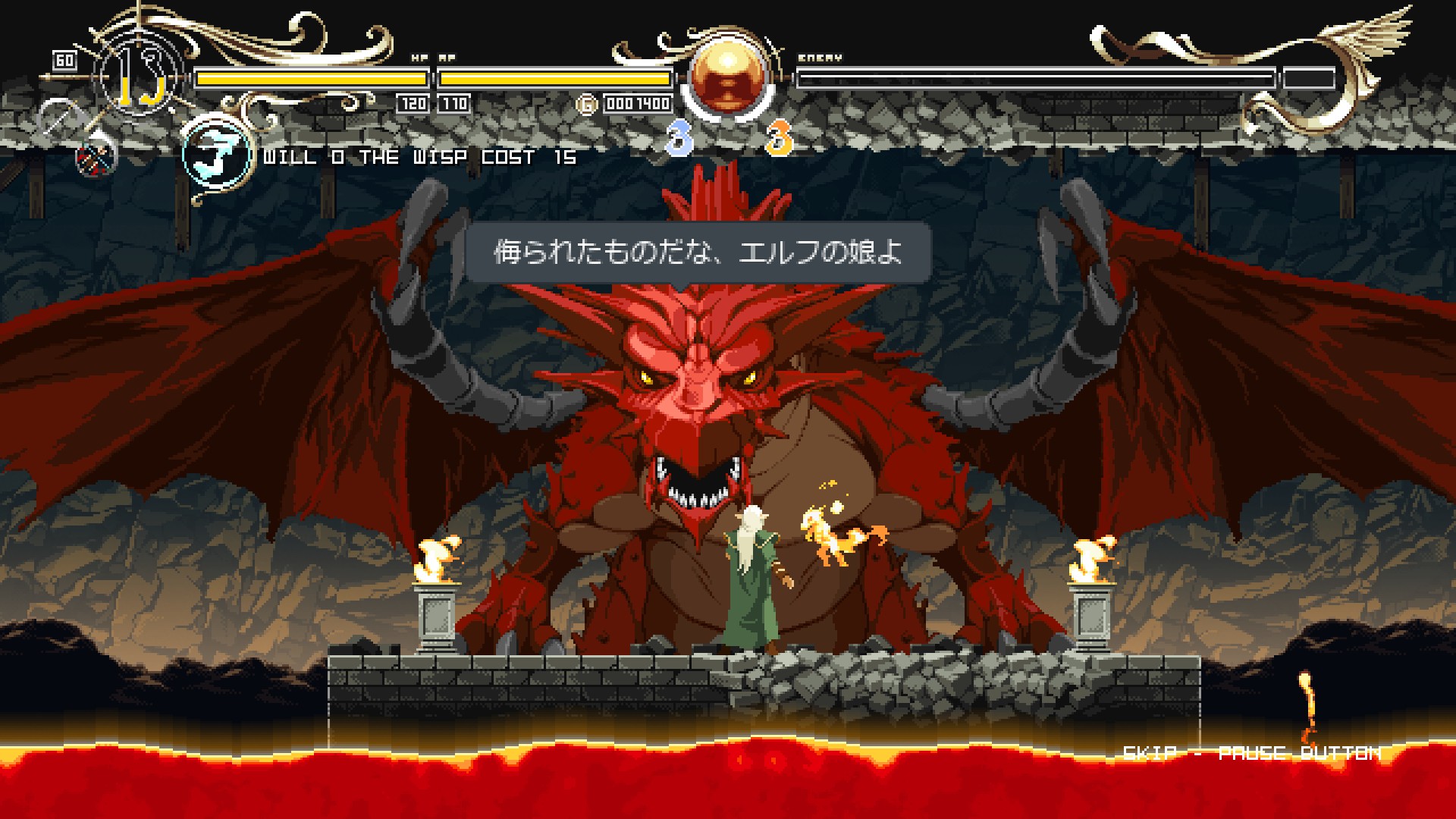The image size is (1456, 819).
Task: Click the flaming torch on the left pedestal
Action: point(440,561)
